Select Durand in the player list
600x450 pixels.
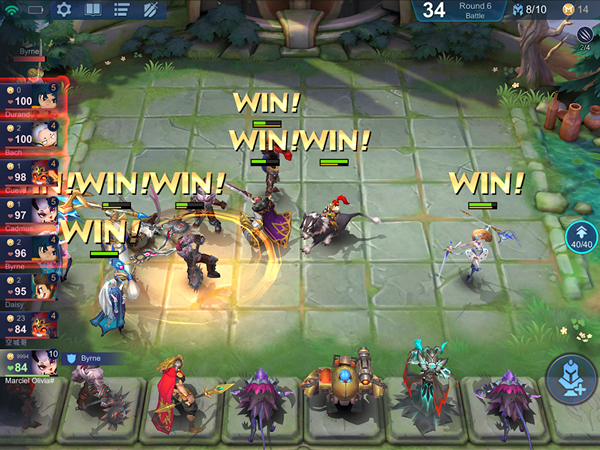point(33,99)
